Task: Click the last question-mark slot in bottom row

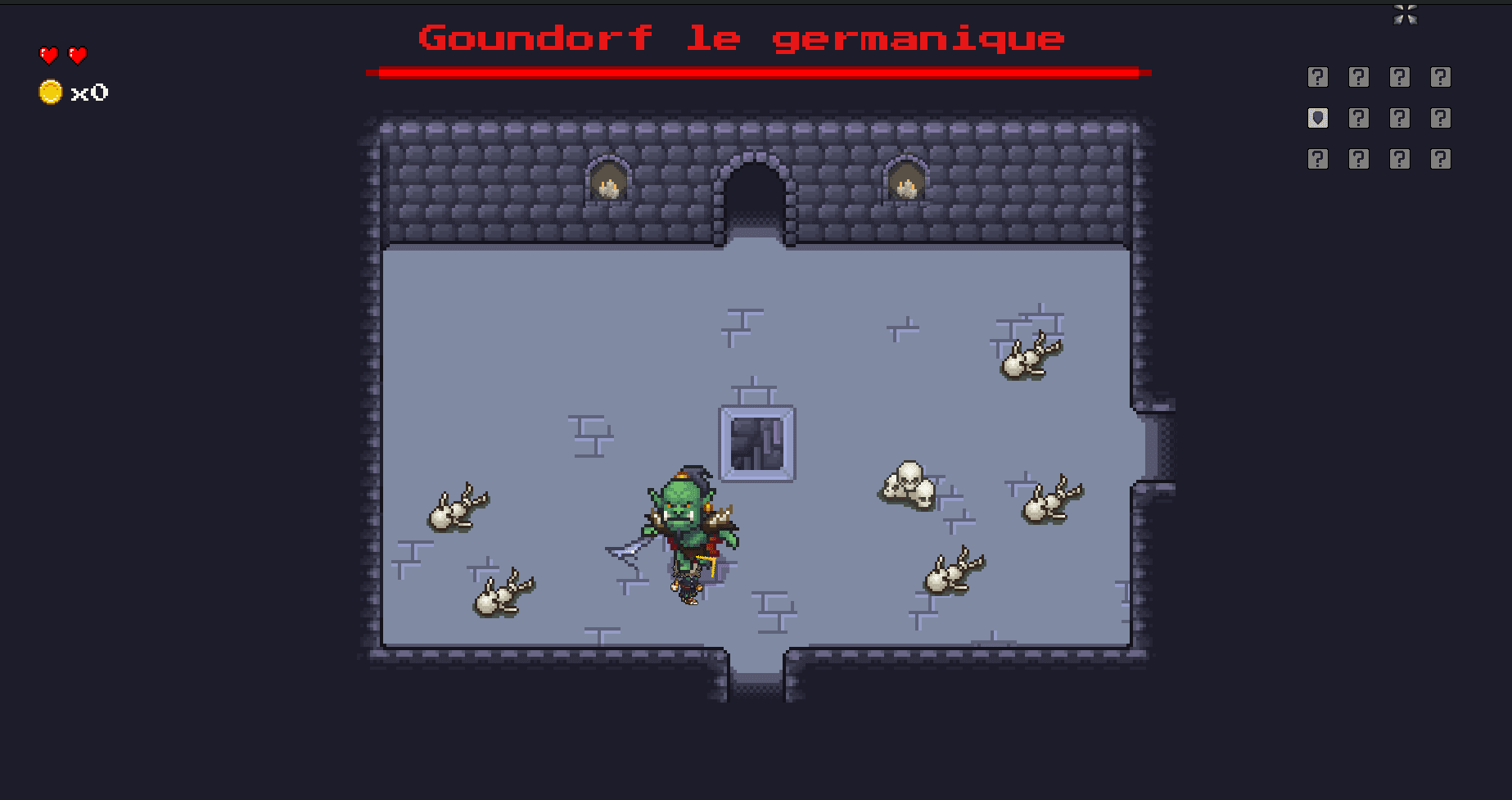Action: [1441, 157]
